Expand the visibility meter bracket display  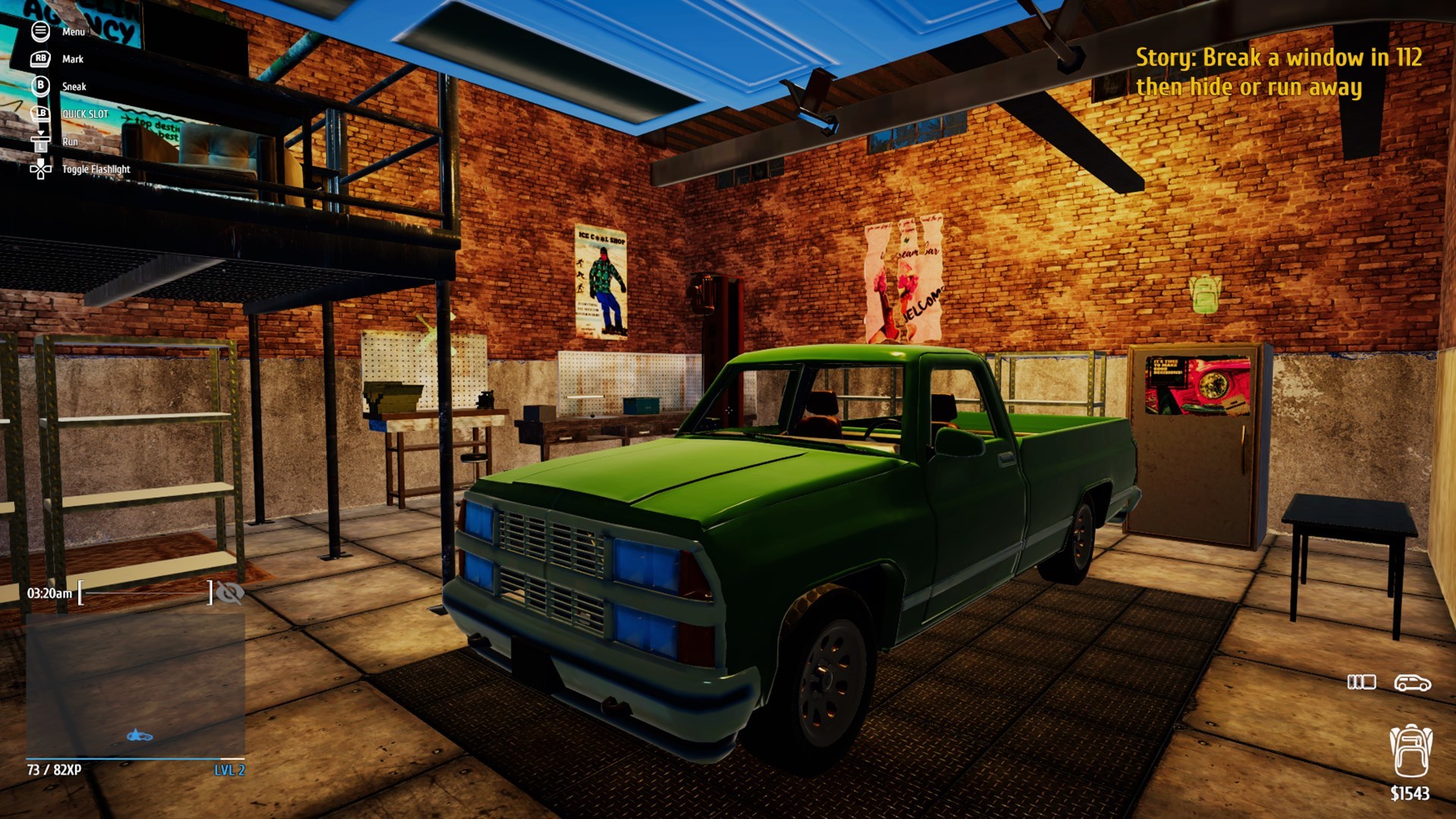(x=144, y=594)
